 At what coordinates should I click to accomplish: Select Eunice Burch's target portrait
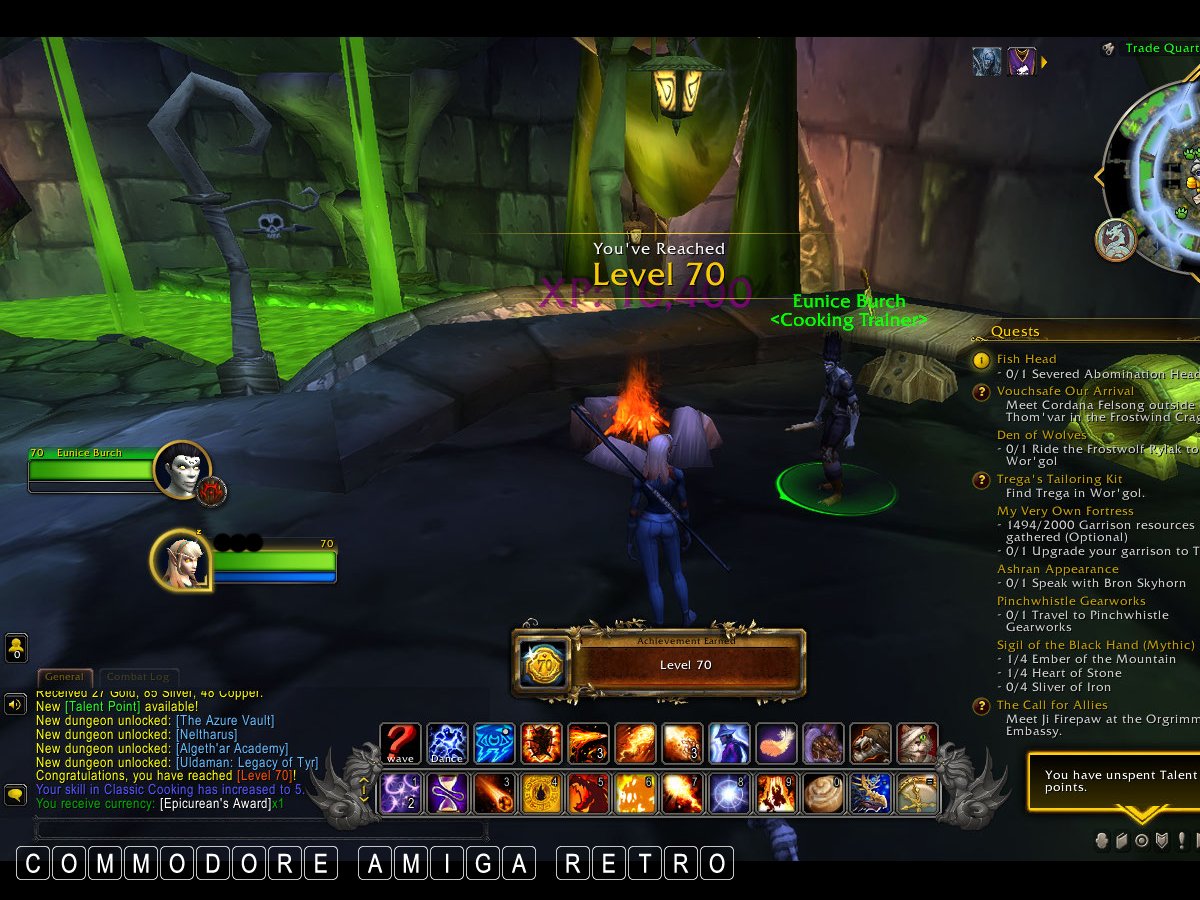(x=182, y=468)
